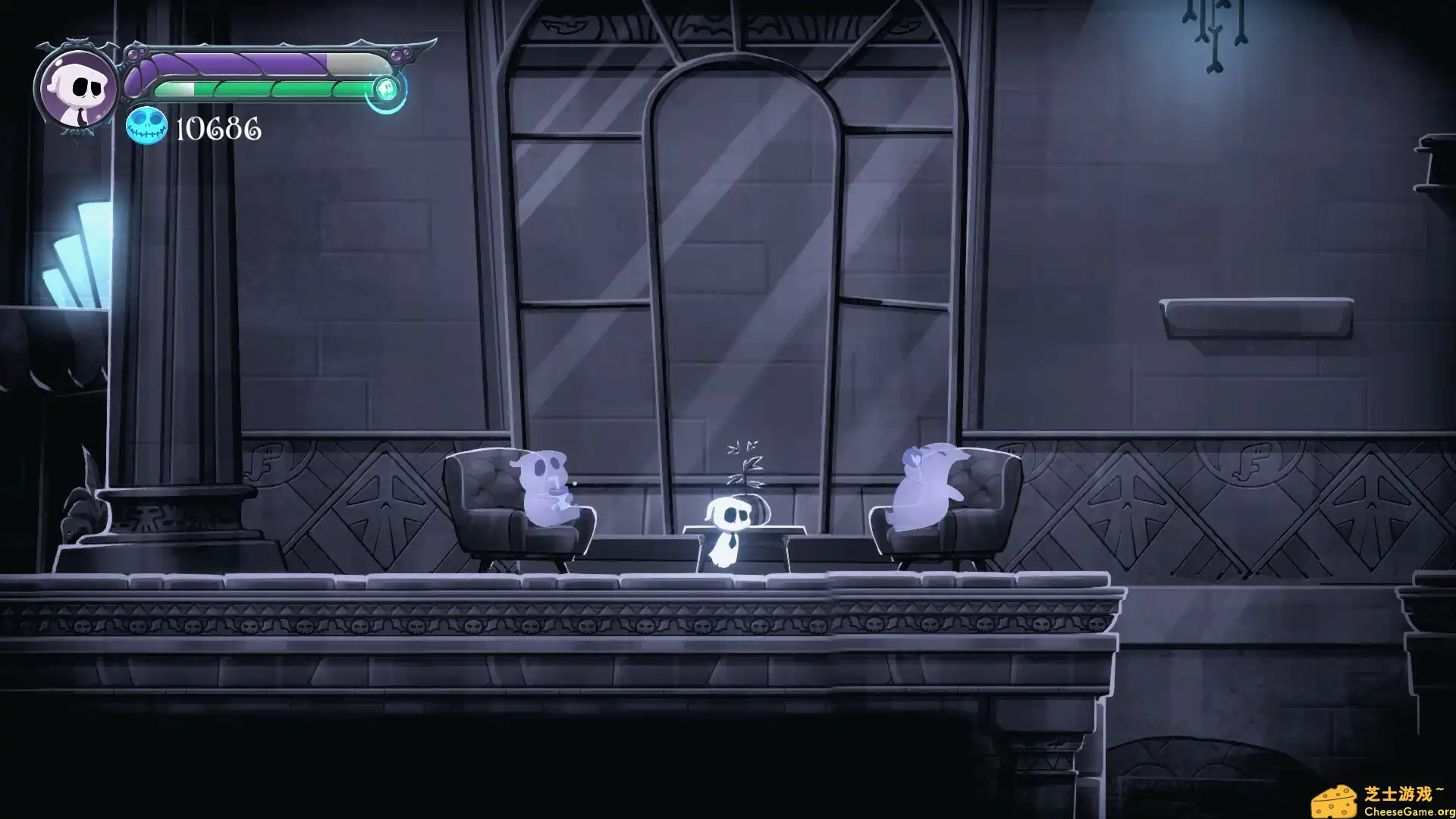Click the music-note ghost icon at bar's right end

coord(385,89)
